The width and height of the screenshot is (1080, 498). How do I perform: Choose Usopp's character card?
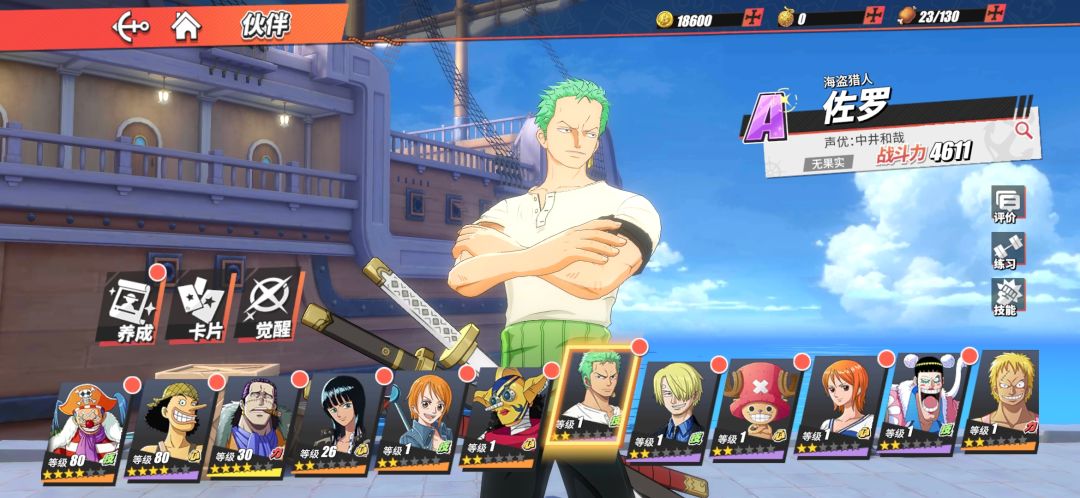tap(166, 428)
